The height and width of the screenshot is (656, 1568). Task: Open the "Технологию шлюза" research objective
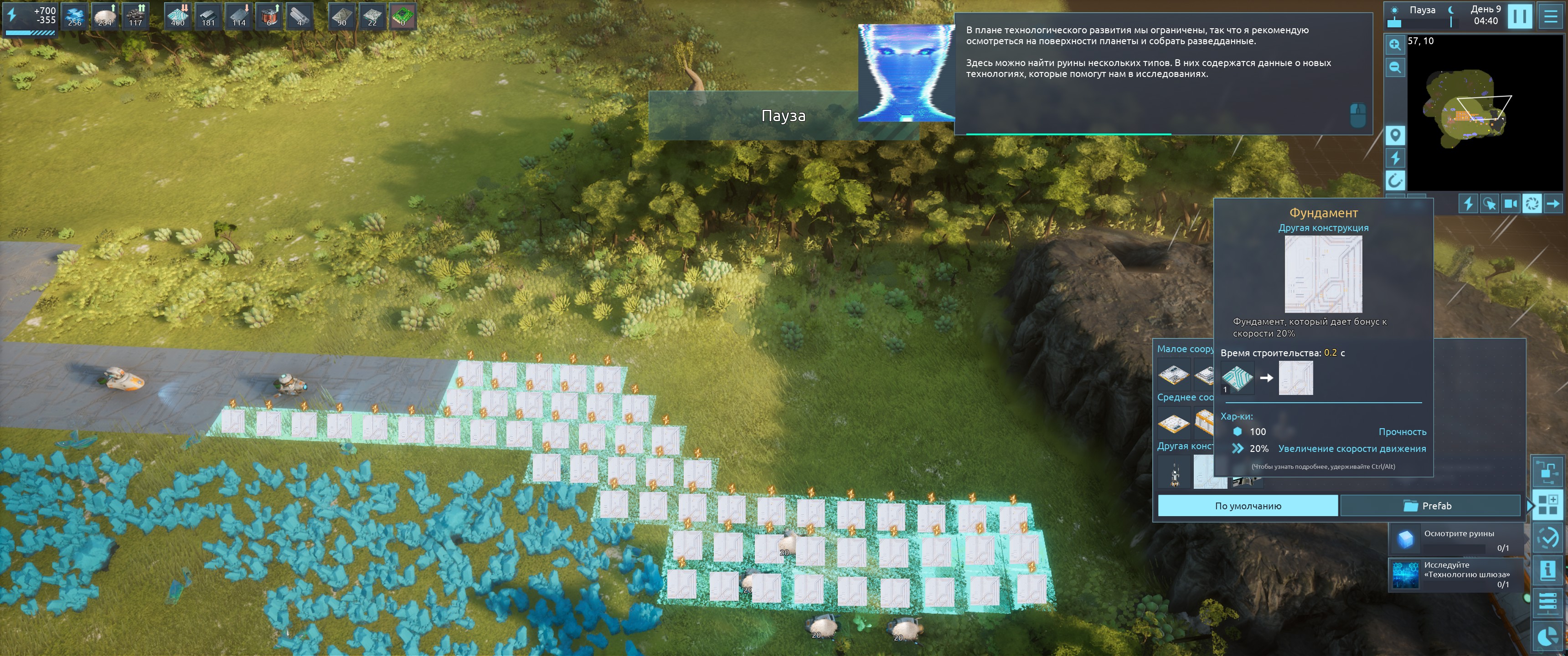click(x=1456, y=574)
